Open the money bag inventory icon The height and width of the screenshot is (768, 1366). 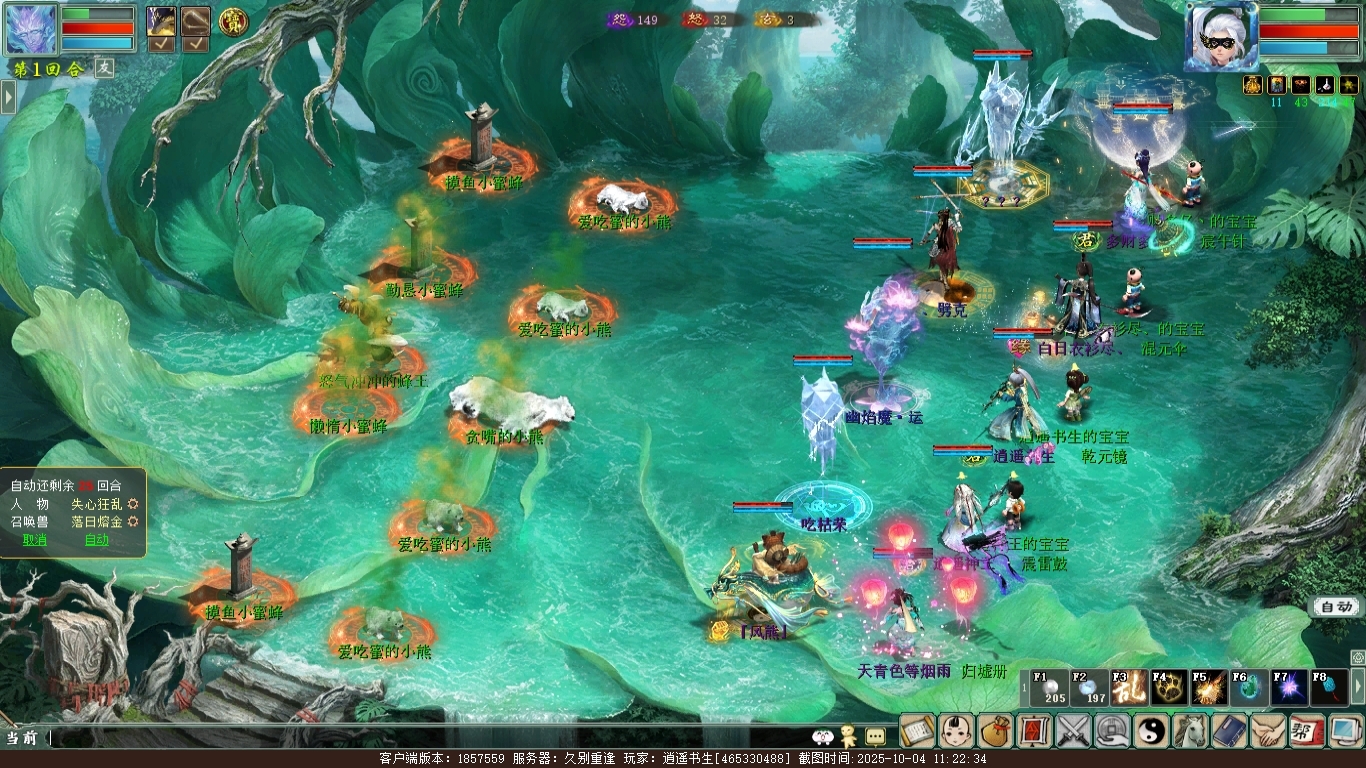(x=995, y=731)
